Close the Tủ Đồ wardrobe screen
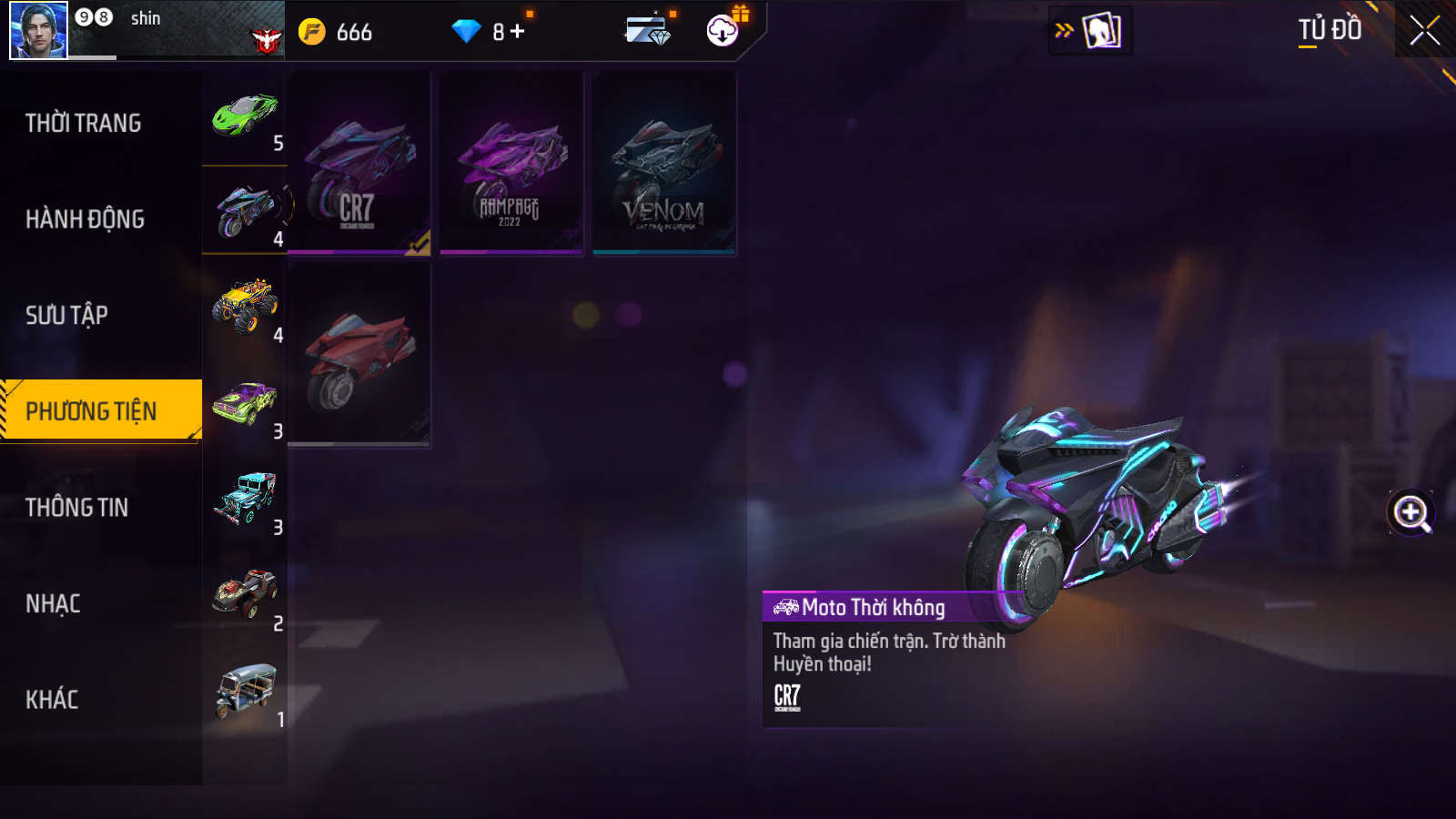Viewport: 1456px width, 819px height. pos(1425,31)
